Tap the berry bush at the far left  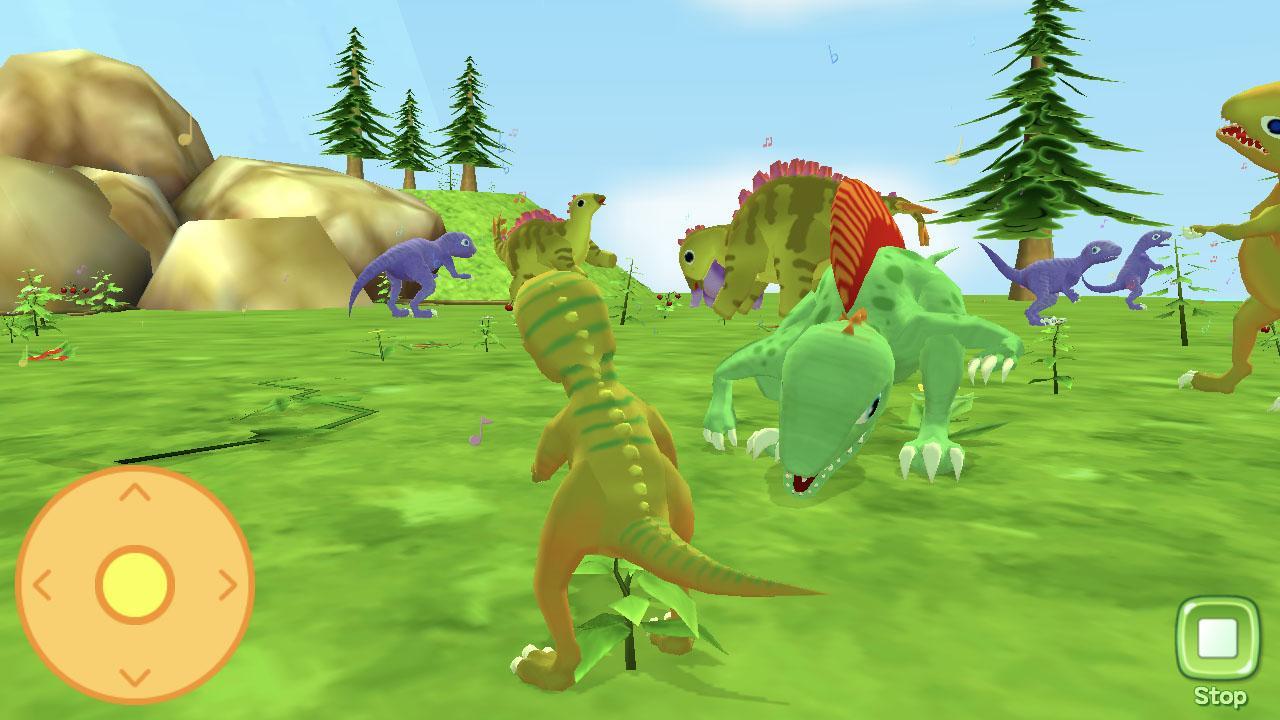65,290
